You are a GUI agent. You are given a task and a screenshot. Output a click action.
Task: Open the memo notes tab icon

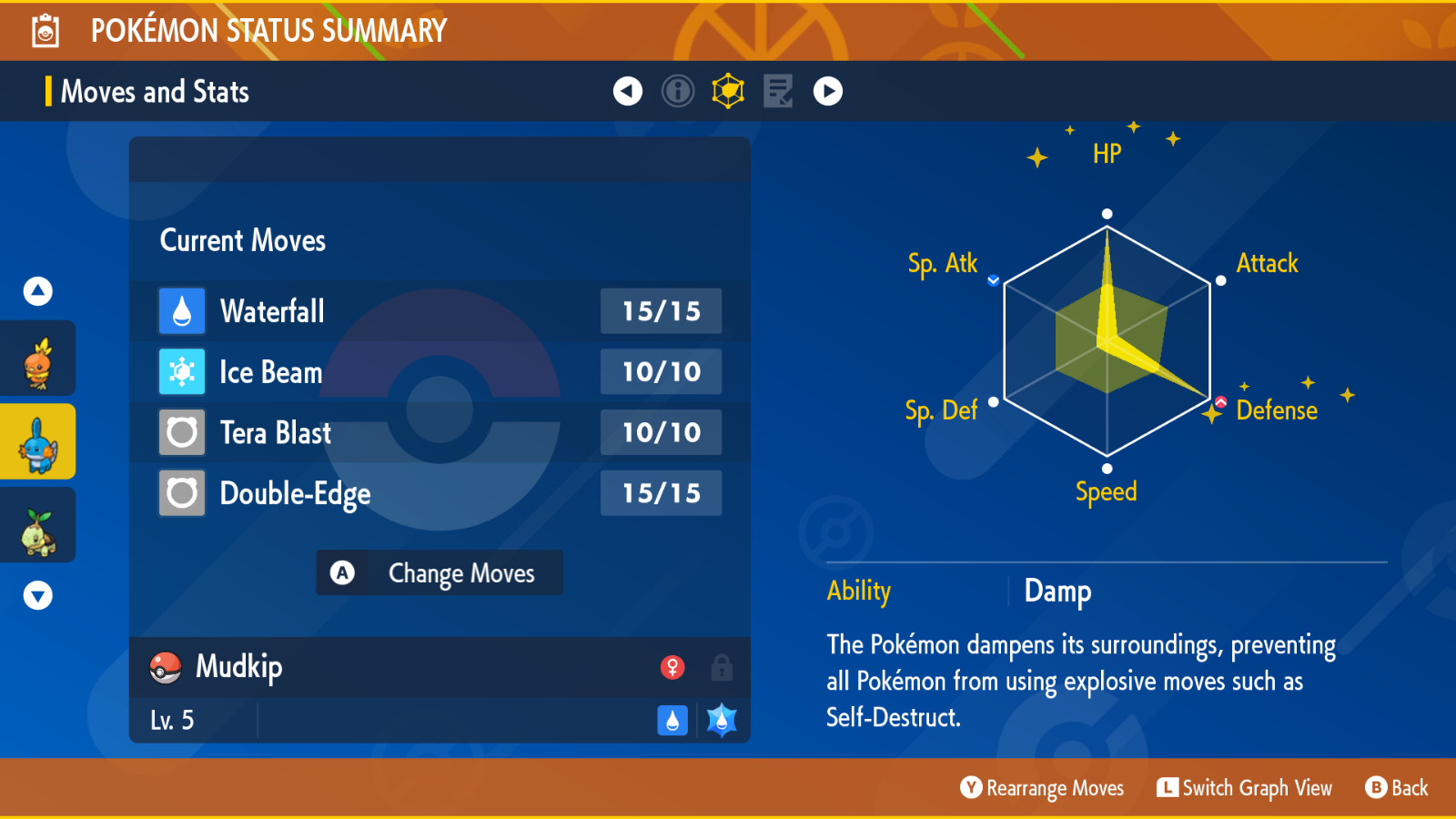[778, 91]
